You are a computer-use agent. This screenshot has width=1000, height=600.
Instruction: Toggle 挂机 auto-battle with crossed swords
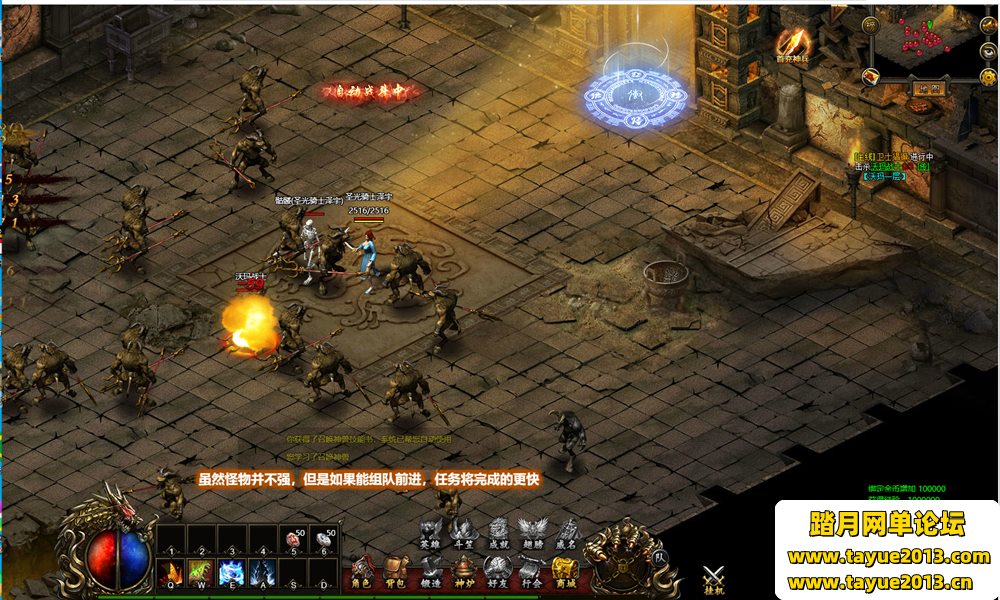coord(713,580)
